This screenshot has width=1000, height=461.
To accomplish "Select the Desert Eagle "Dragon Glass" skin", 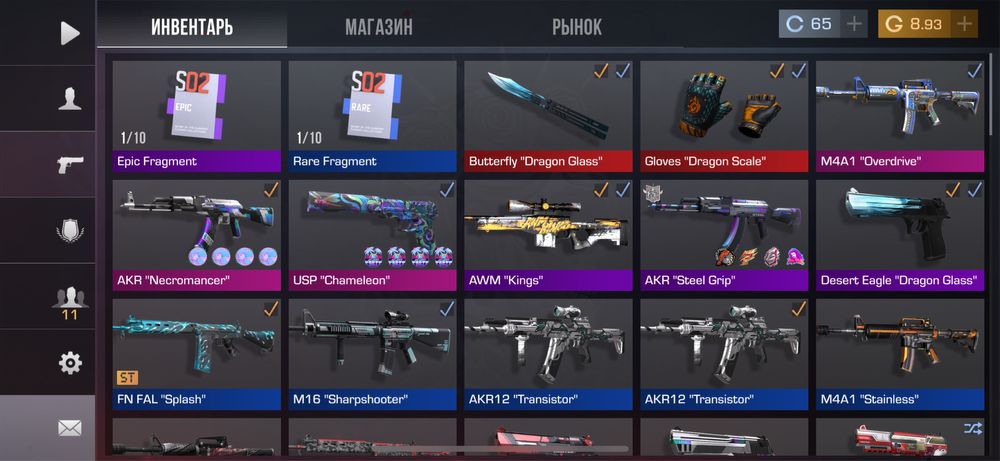I will (x=900, y=235).
